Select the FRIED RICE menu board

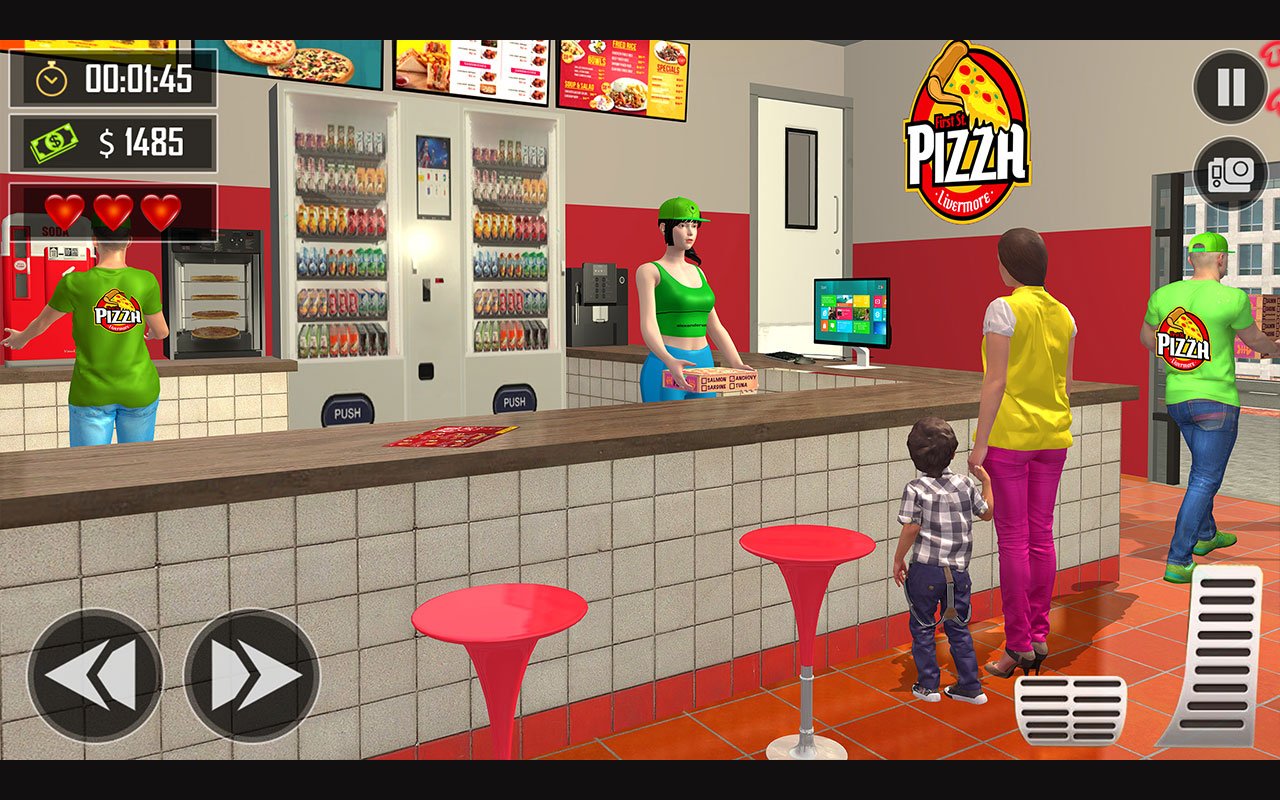pyautogui.click(x=624, y=45)
